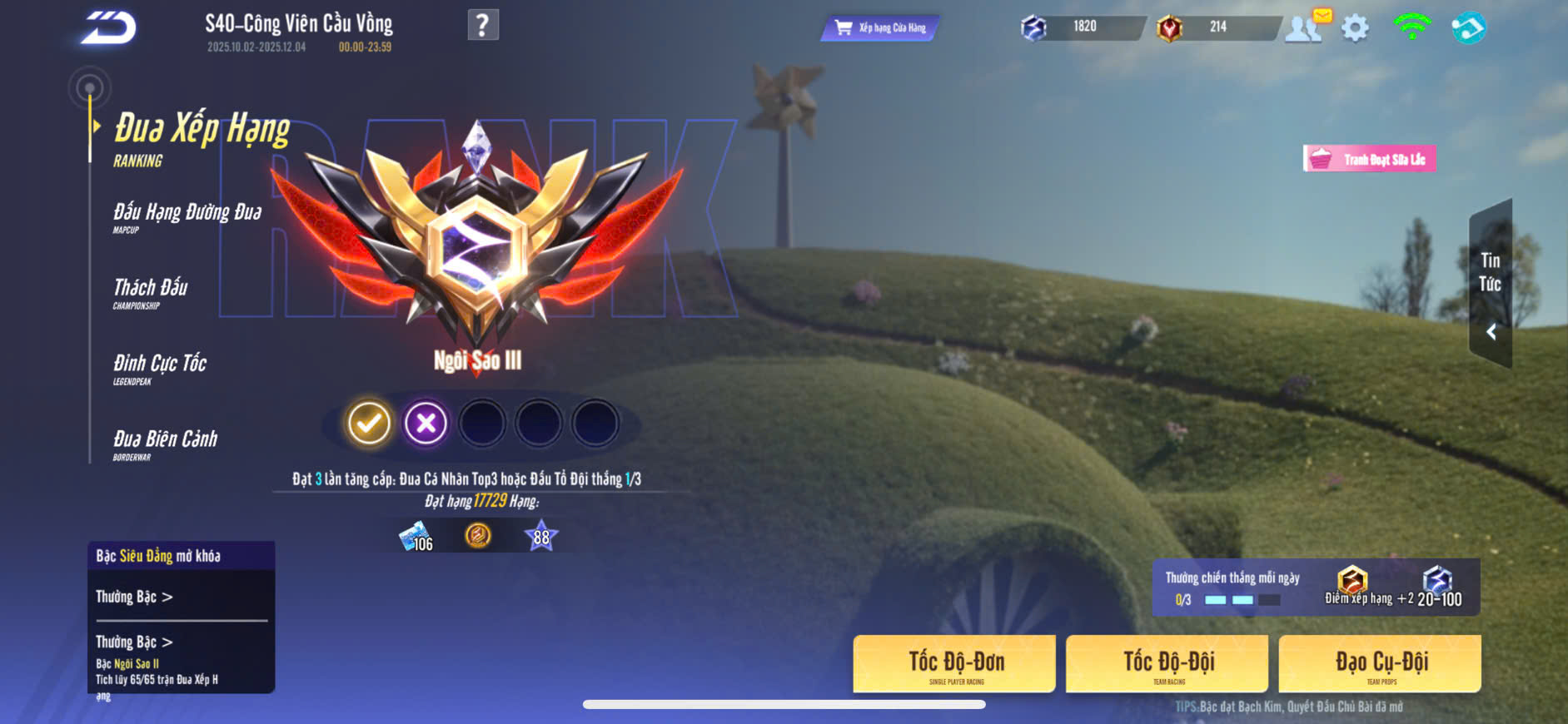Viewport: 1568px width, 724px height.
Task: Click the green Wi-Fi signal icon
Action: (x=1411, y=27)
